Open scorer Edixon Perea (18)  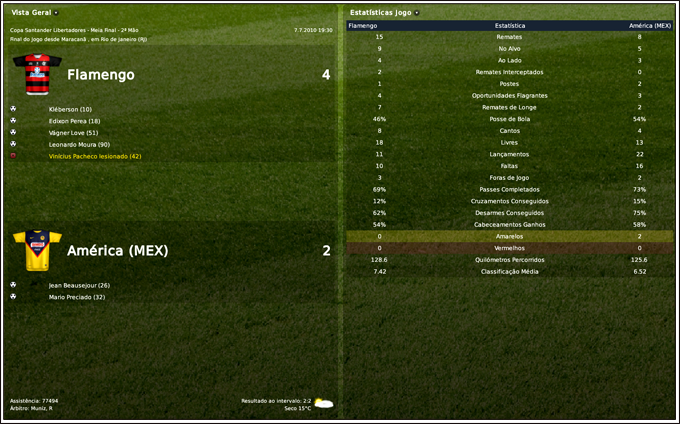tap(75, 121)
